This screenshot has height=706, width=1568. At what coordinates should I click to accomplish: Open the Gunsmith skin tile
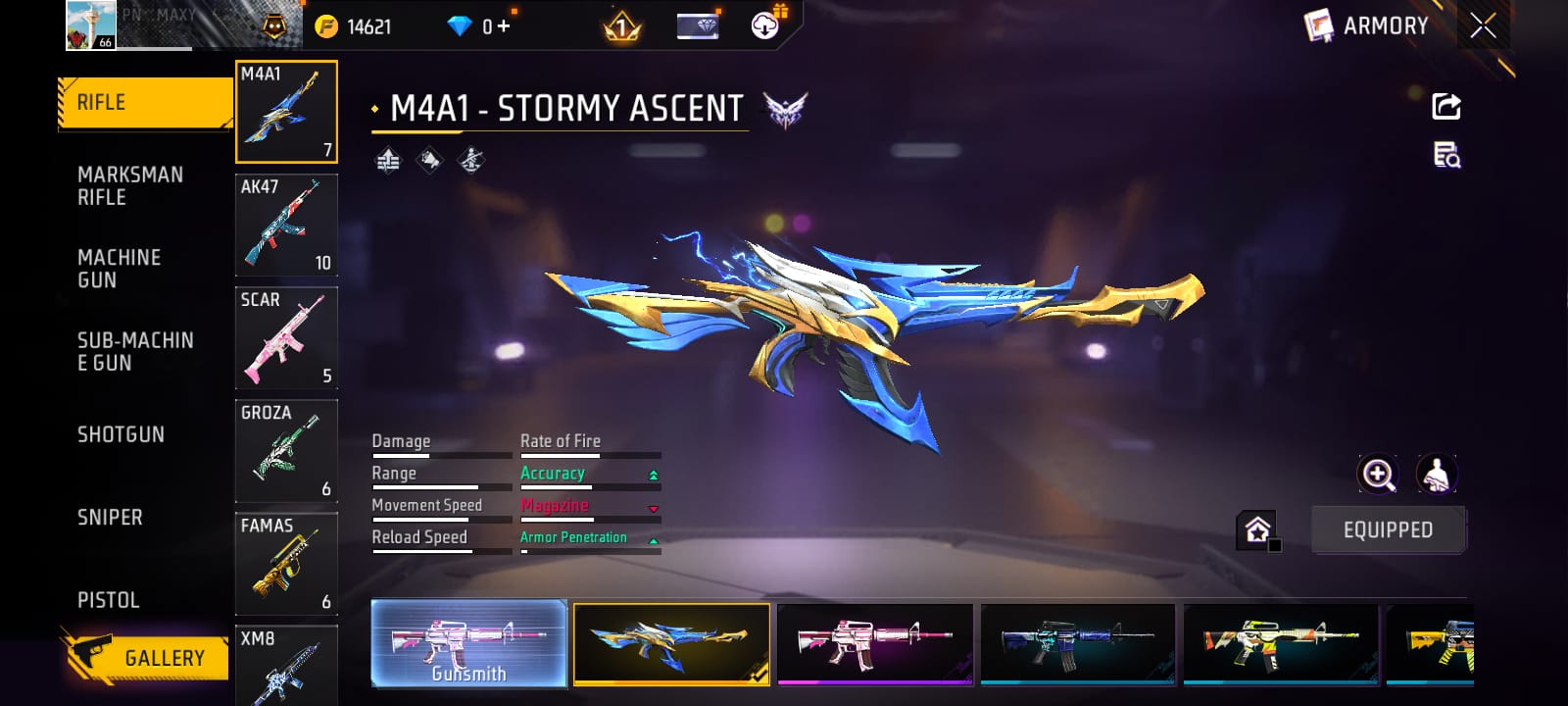coord(469,643)
